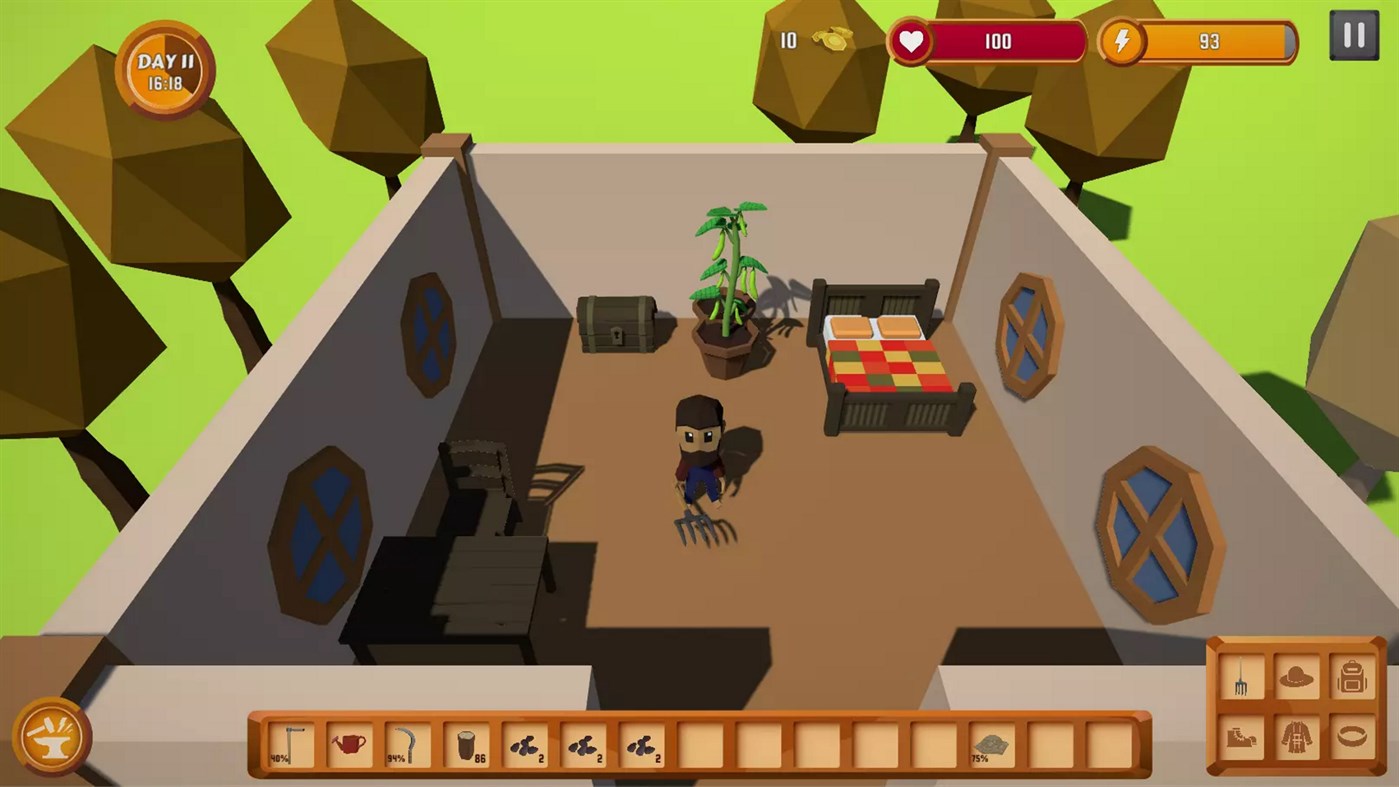Select the ring slot in the equipment panel
The image size is (1399, 787).
(1351, 736)
